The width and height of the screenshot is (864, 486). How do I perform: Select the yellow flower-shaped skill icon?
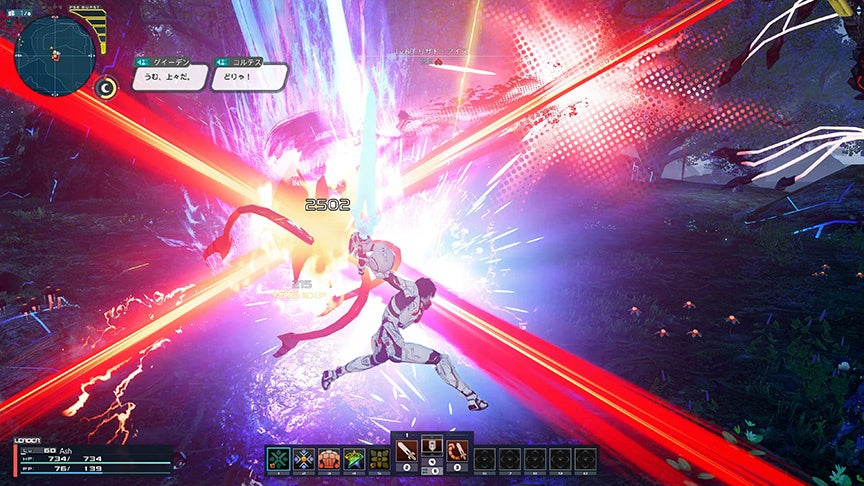(379, 459)
